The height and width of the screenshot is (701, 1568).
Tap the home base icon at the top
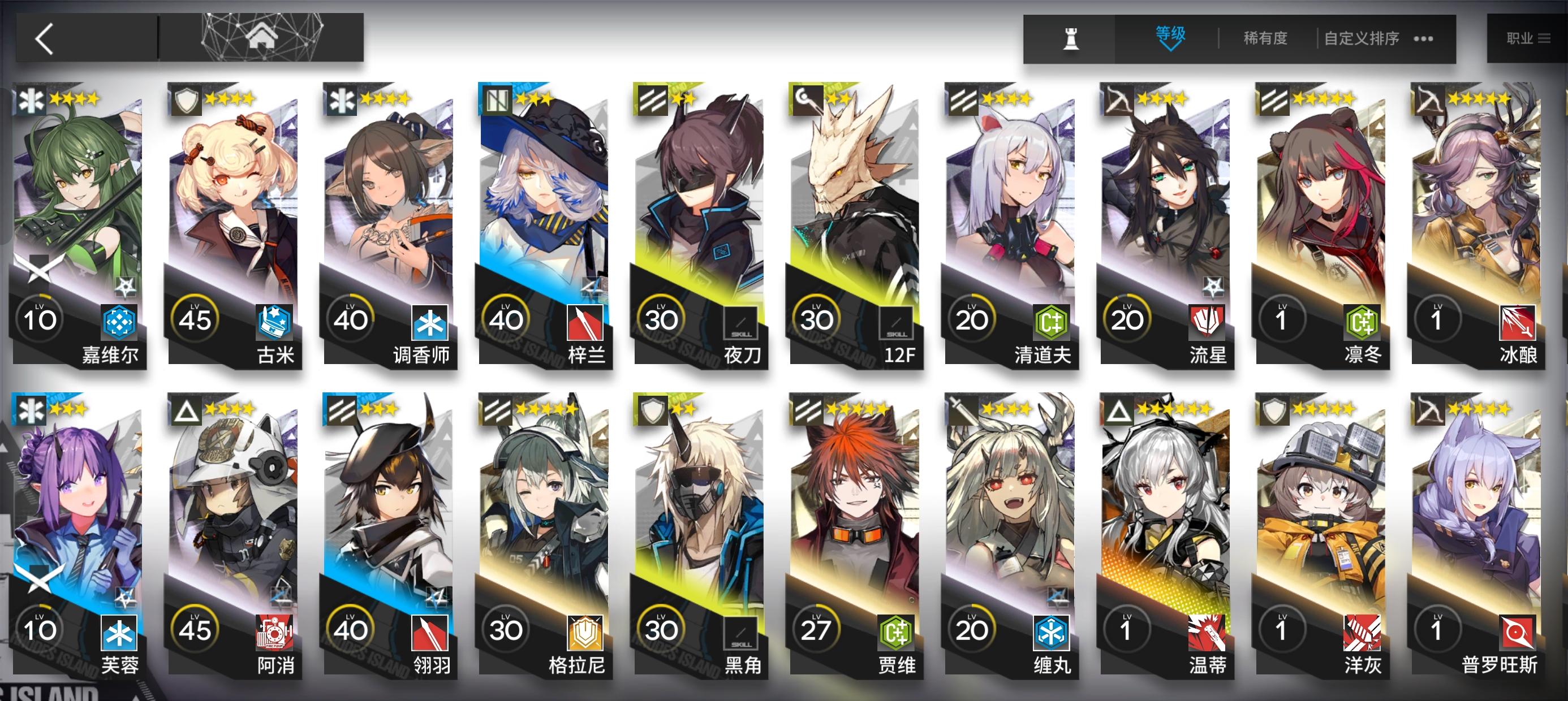263,37
